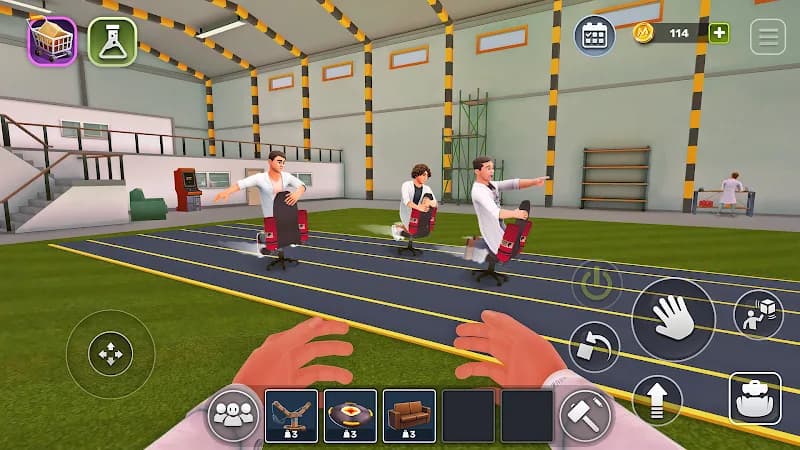800x450 pixels.
Task: Open the hamburger menu
Action: 768,36
